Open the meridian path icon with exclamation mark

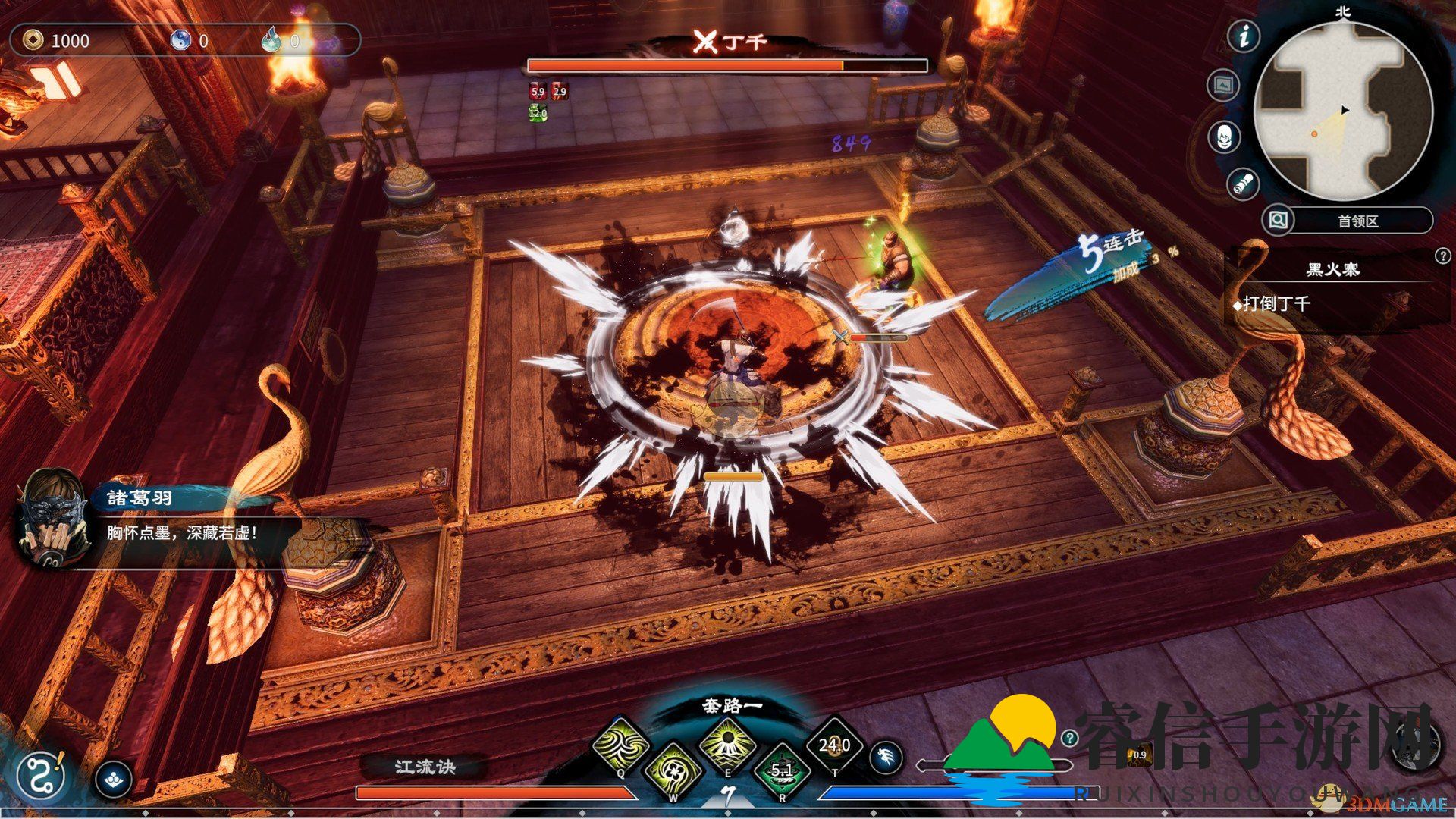pyautogui.click(x=41, y=777)
